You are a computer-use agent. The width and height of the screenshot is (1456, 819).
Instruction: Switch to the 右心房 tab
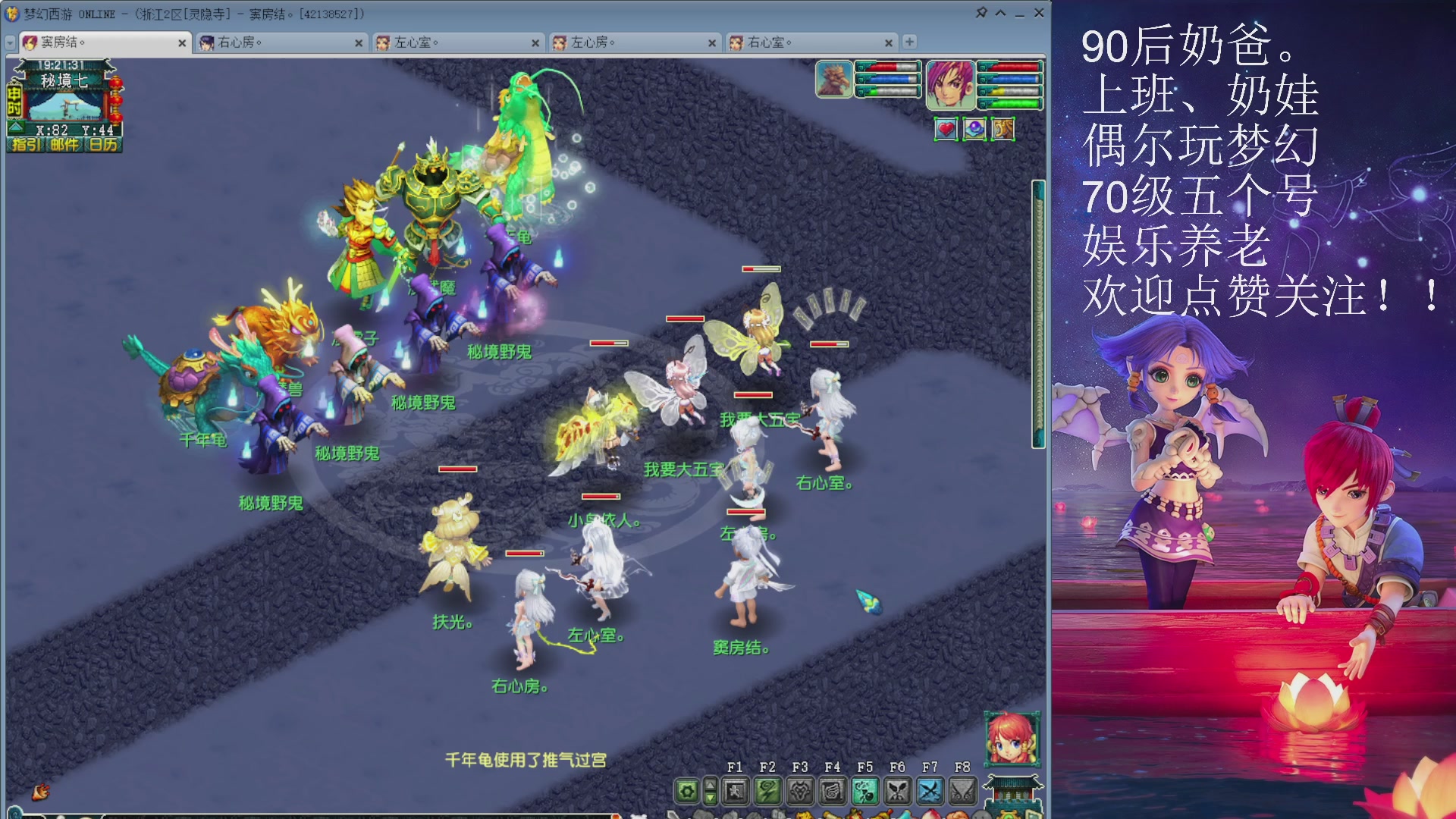tap(243, 43)
